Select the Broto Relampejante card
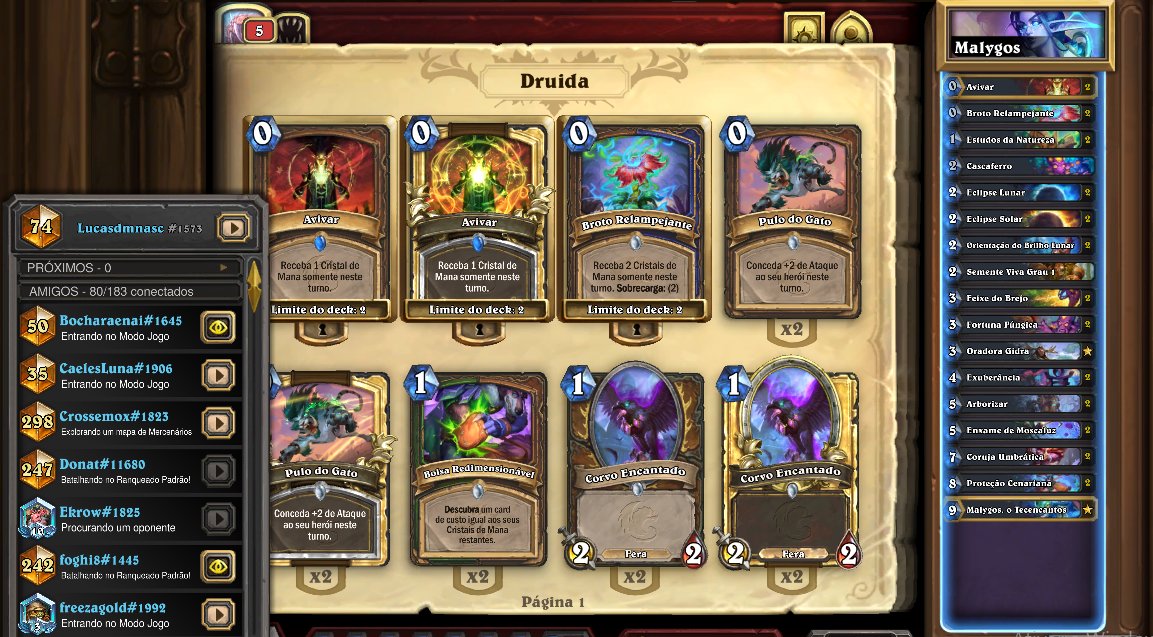The width and height of the screenshot is (1153, 637). 634,218
